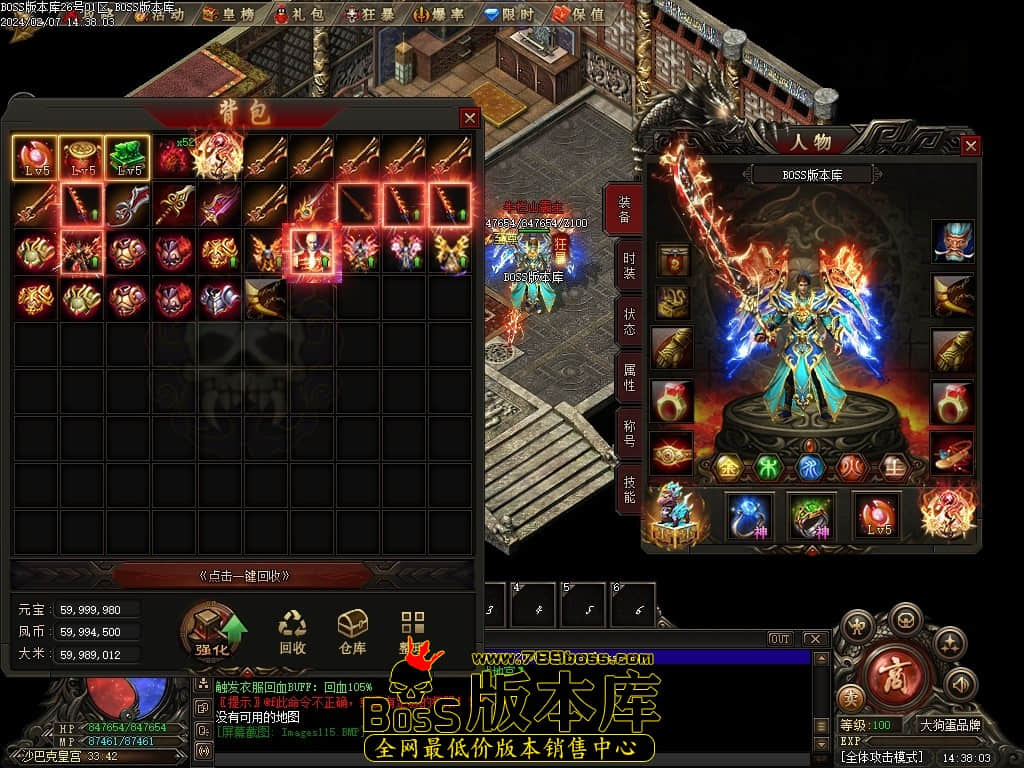The image size is (1024, 768).
Task: Switch to the 技能 skills tab
Action: tap(628, 489)
